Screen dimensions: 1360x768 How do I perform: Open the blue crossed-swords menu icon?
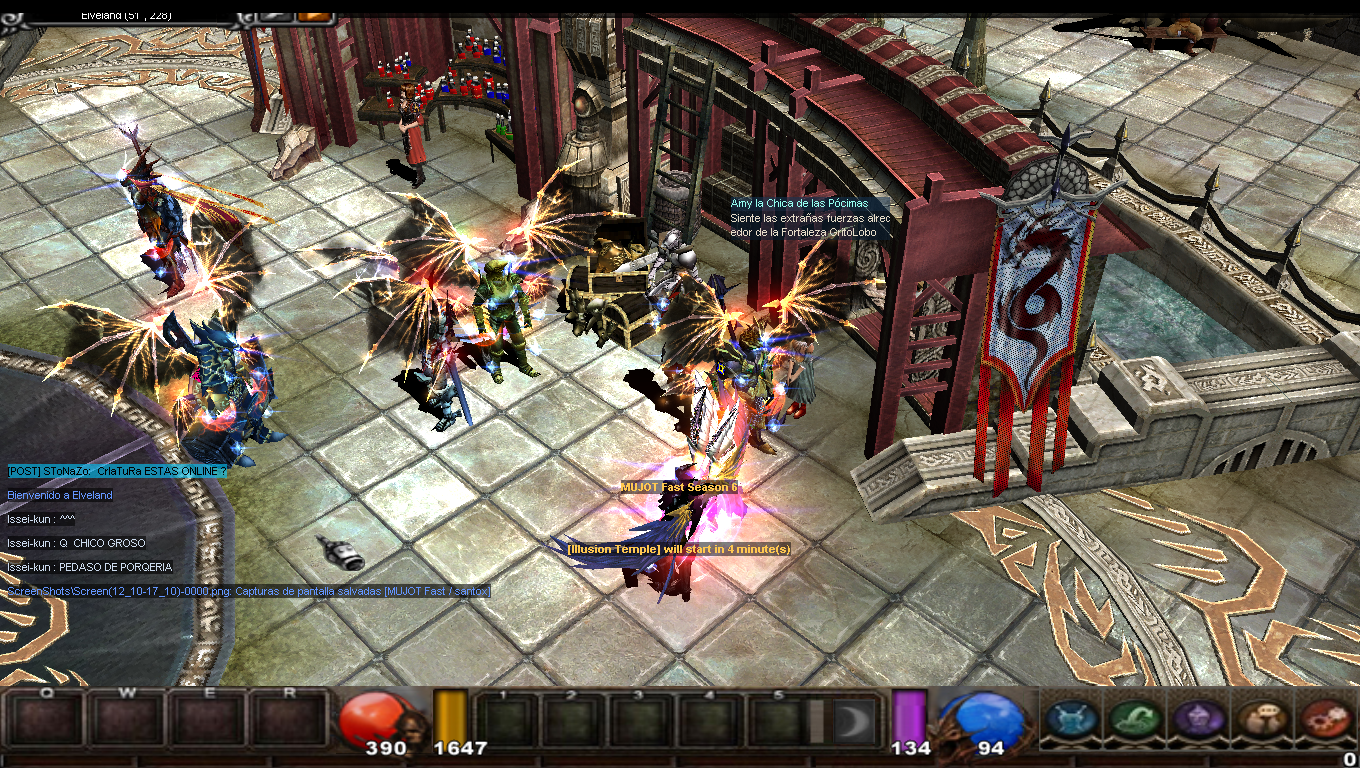pyautogui.click(x=1073, y=719)
